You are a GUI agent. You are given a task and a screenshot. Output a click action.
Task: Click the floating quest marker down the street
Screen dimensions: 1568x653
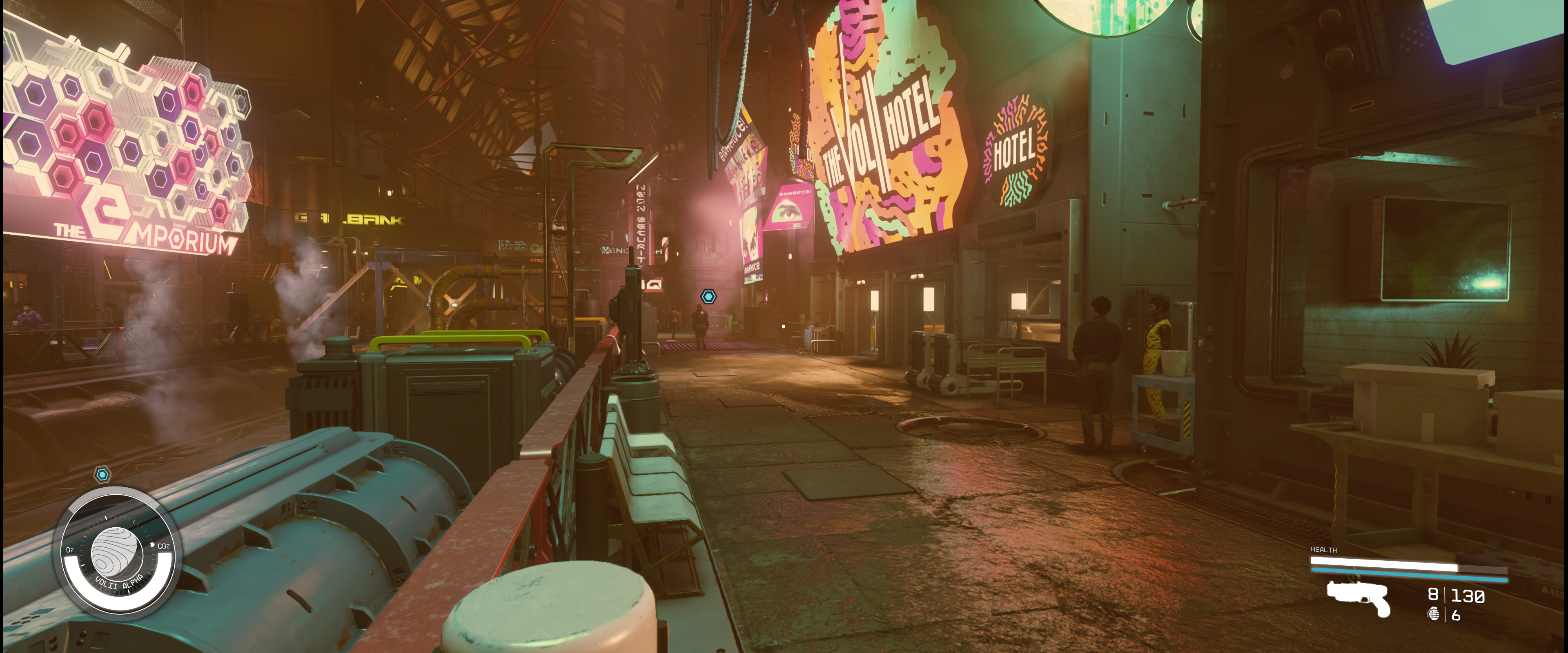(708, 296)
